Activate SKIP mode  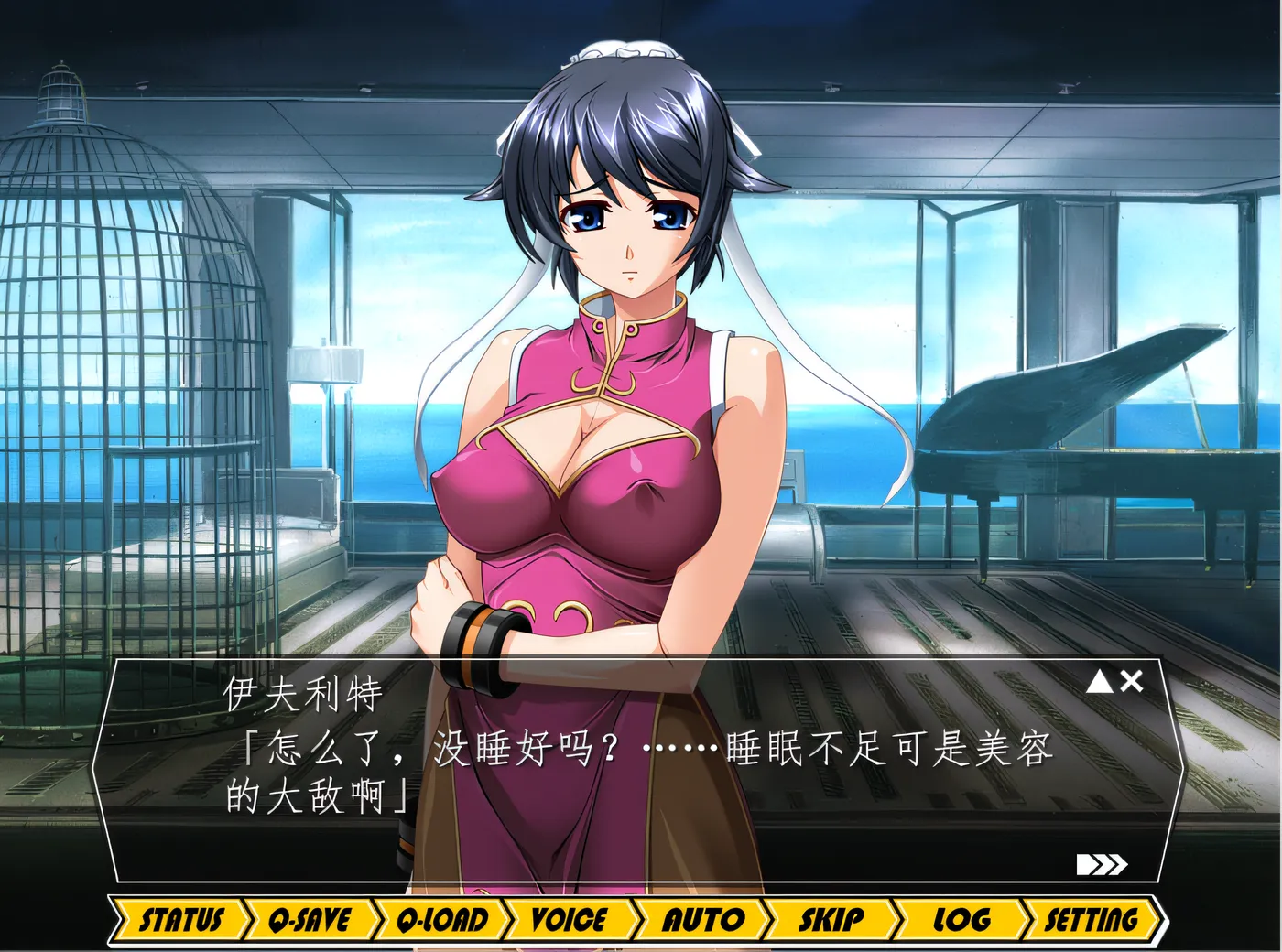(x=831, y=919)
